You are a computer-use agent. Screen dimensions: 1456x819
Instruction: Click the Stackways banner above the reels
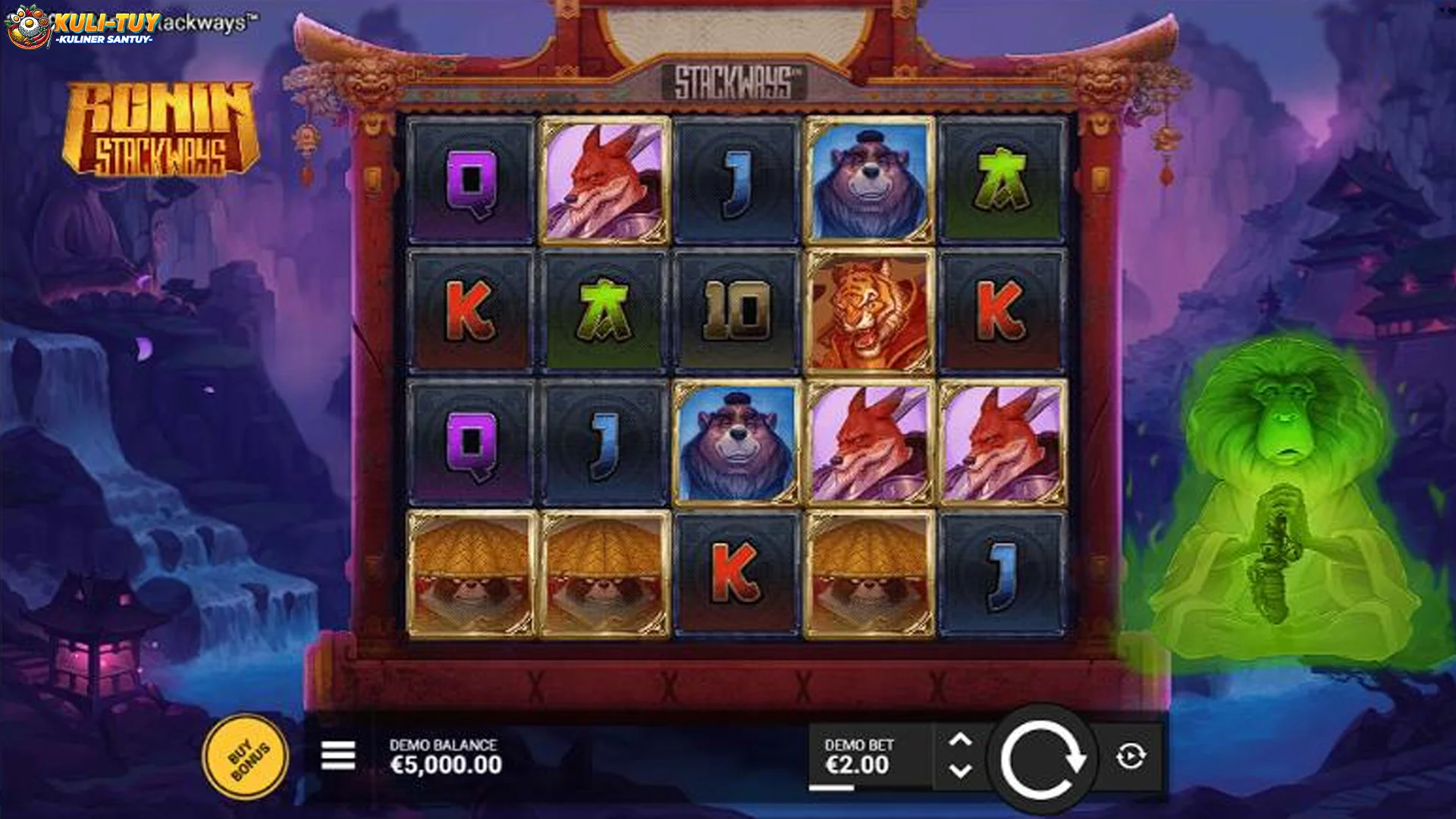coord(734,80)
